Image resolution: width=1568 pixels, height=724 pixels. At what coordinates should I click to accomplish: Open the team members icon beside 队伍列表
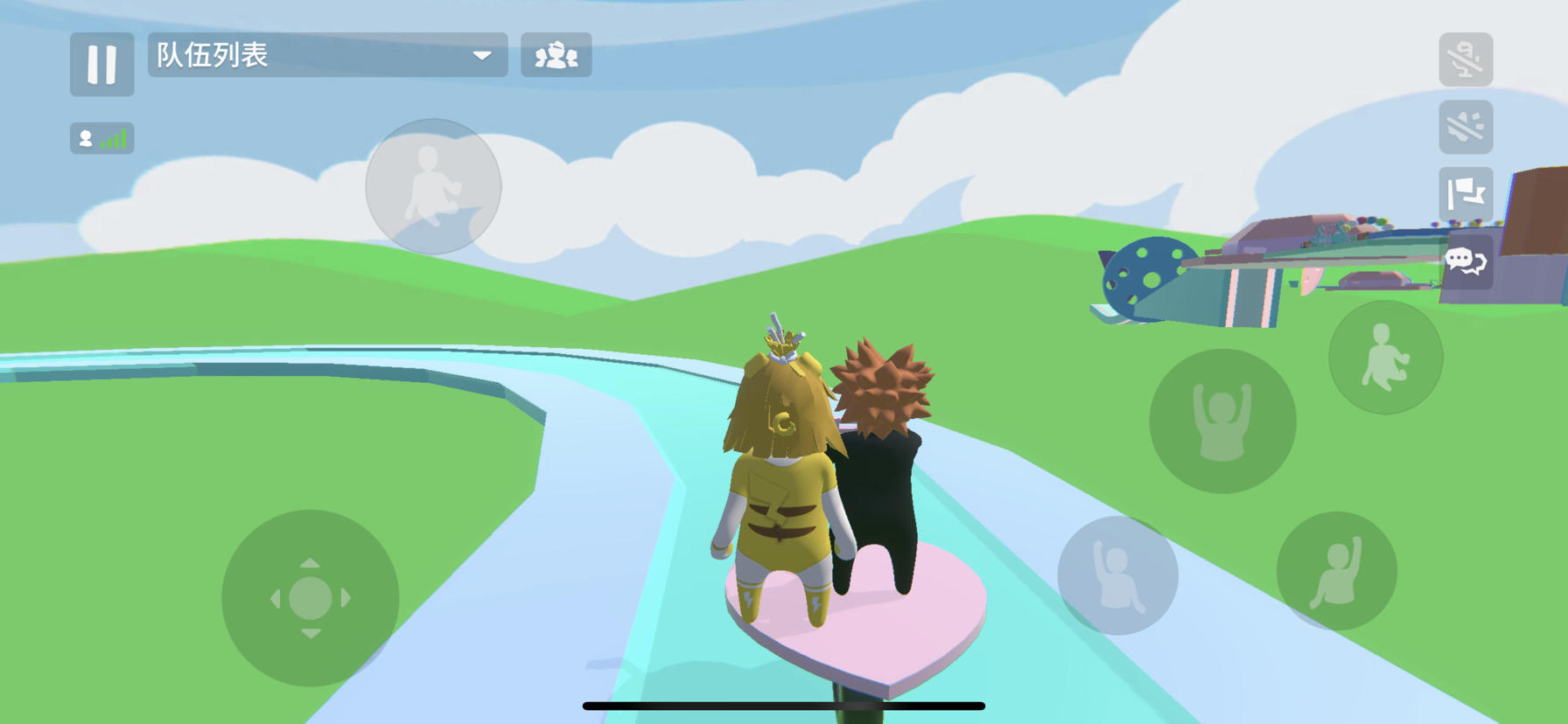click(557, 55)
